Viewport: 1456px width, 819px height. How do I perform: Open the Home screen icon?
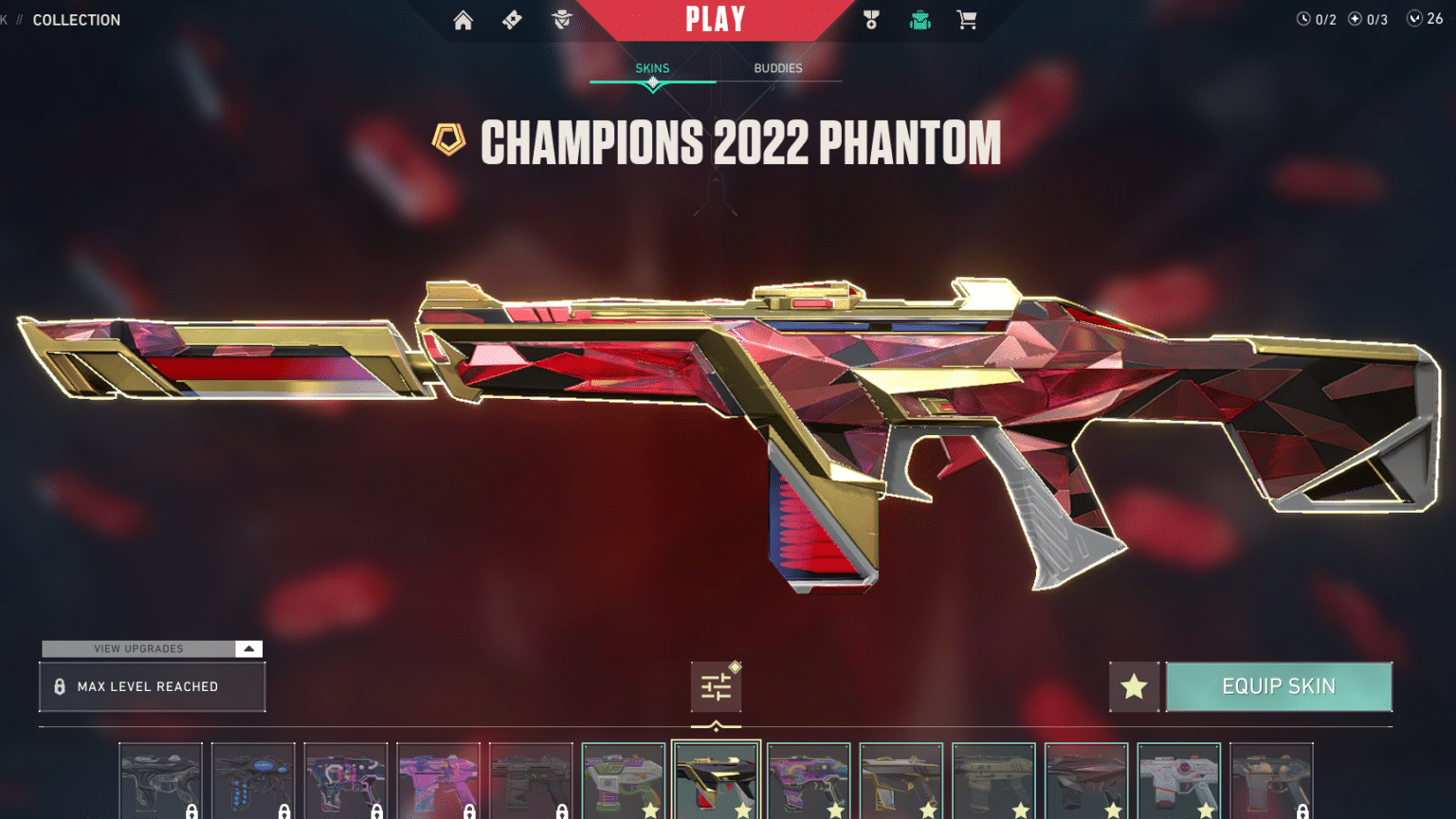pyautogui.click(x=463, y=19)
